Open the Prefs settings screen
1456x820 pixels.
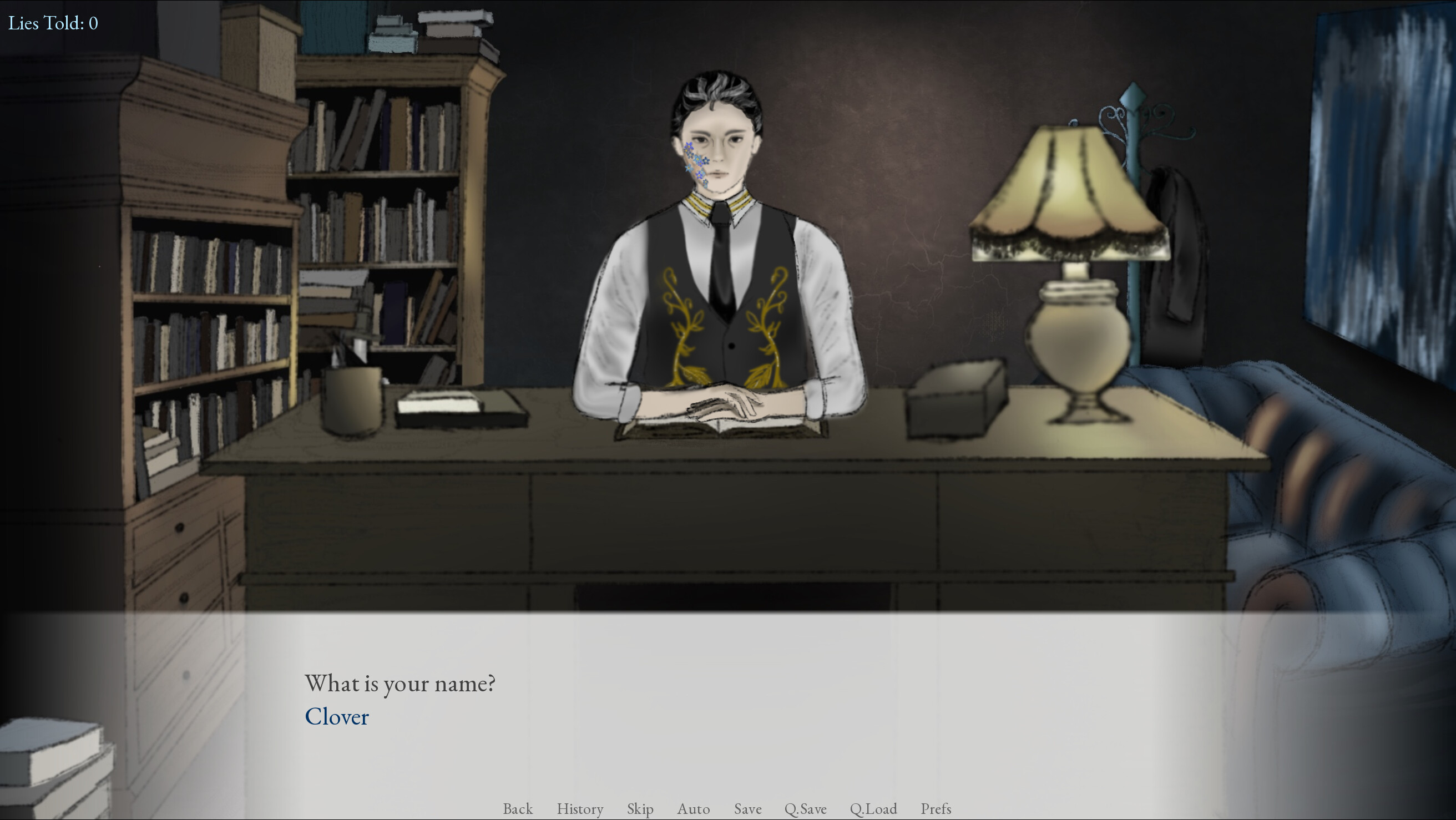click(936, 809)
